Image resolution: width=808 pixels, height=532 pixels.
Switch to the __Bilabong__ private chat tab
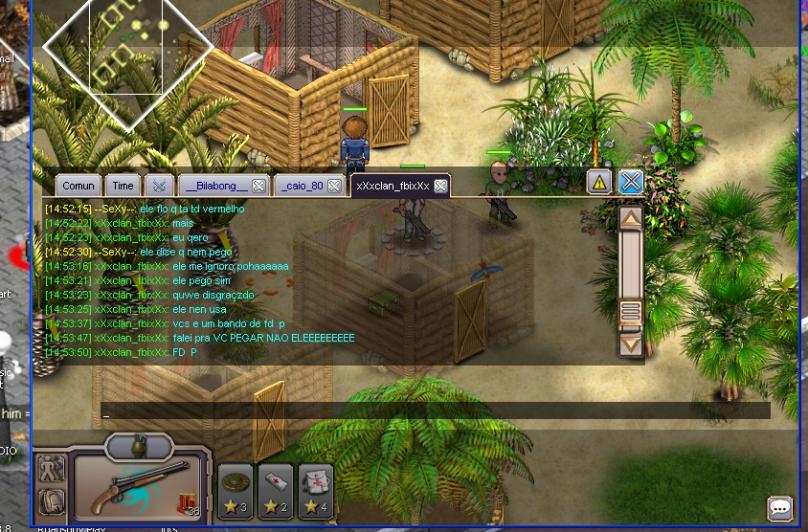[x=214, y=186]
